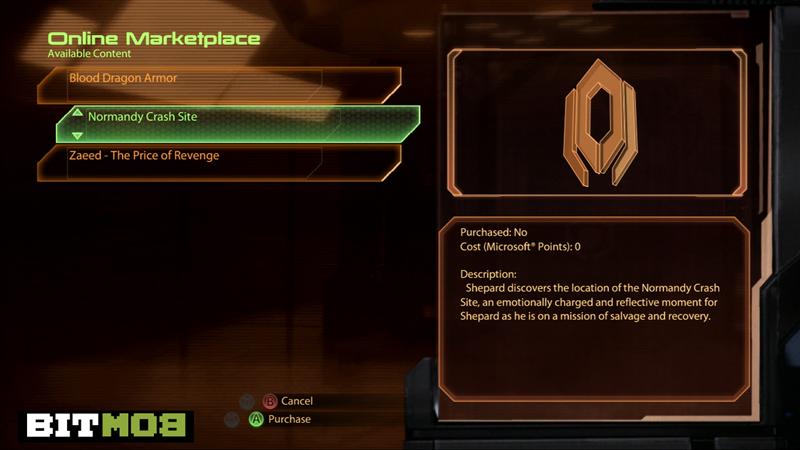Screen dimensions: 800x450
Task: Choose the Normandy Crash Site entry
Action: pyautogui.click(x=240, y=118)
